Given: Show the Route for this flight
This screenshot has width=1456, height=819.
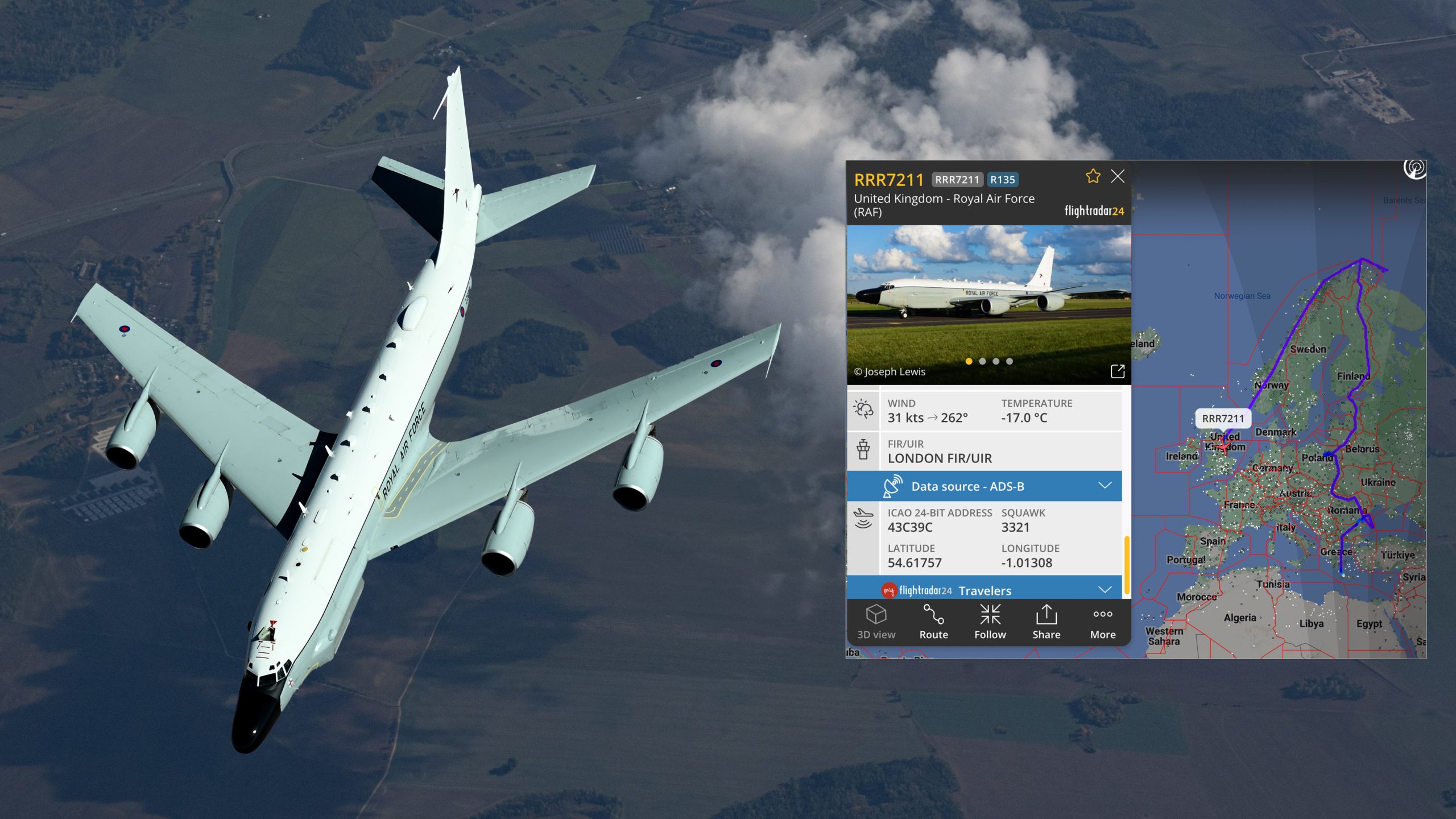Looking at the screenshot, I should [933, 622].
